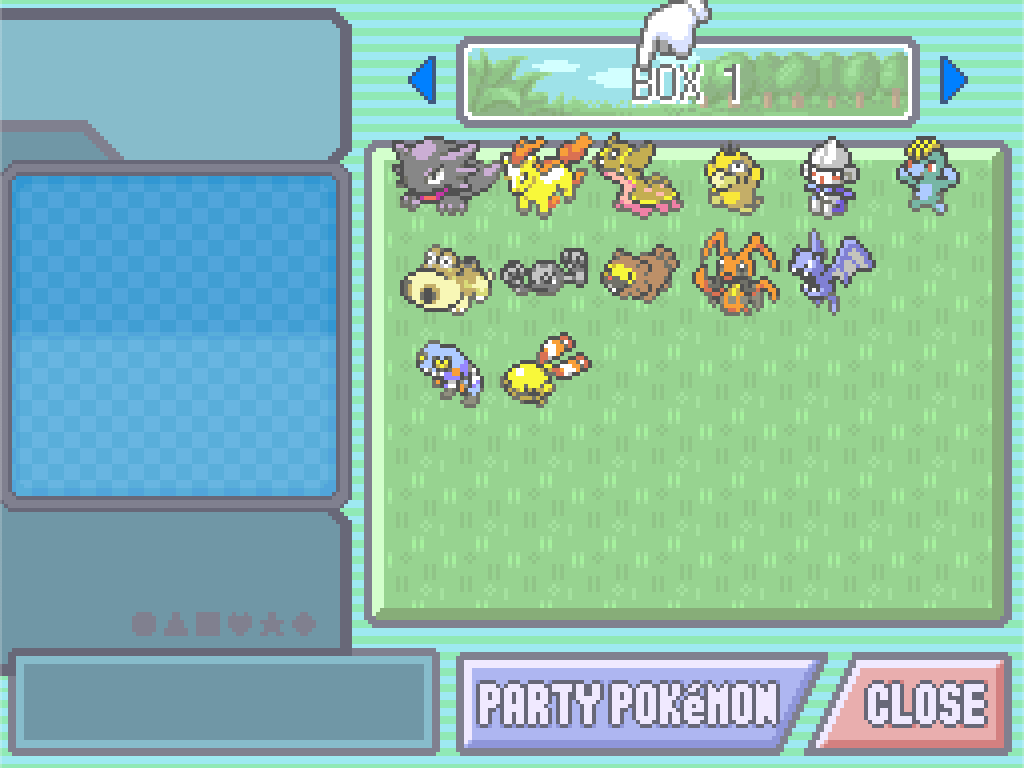
Task: Open the BOX 1 header options
Action: point(688,82)
